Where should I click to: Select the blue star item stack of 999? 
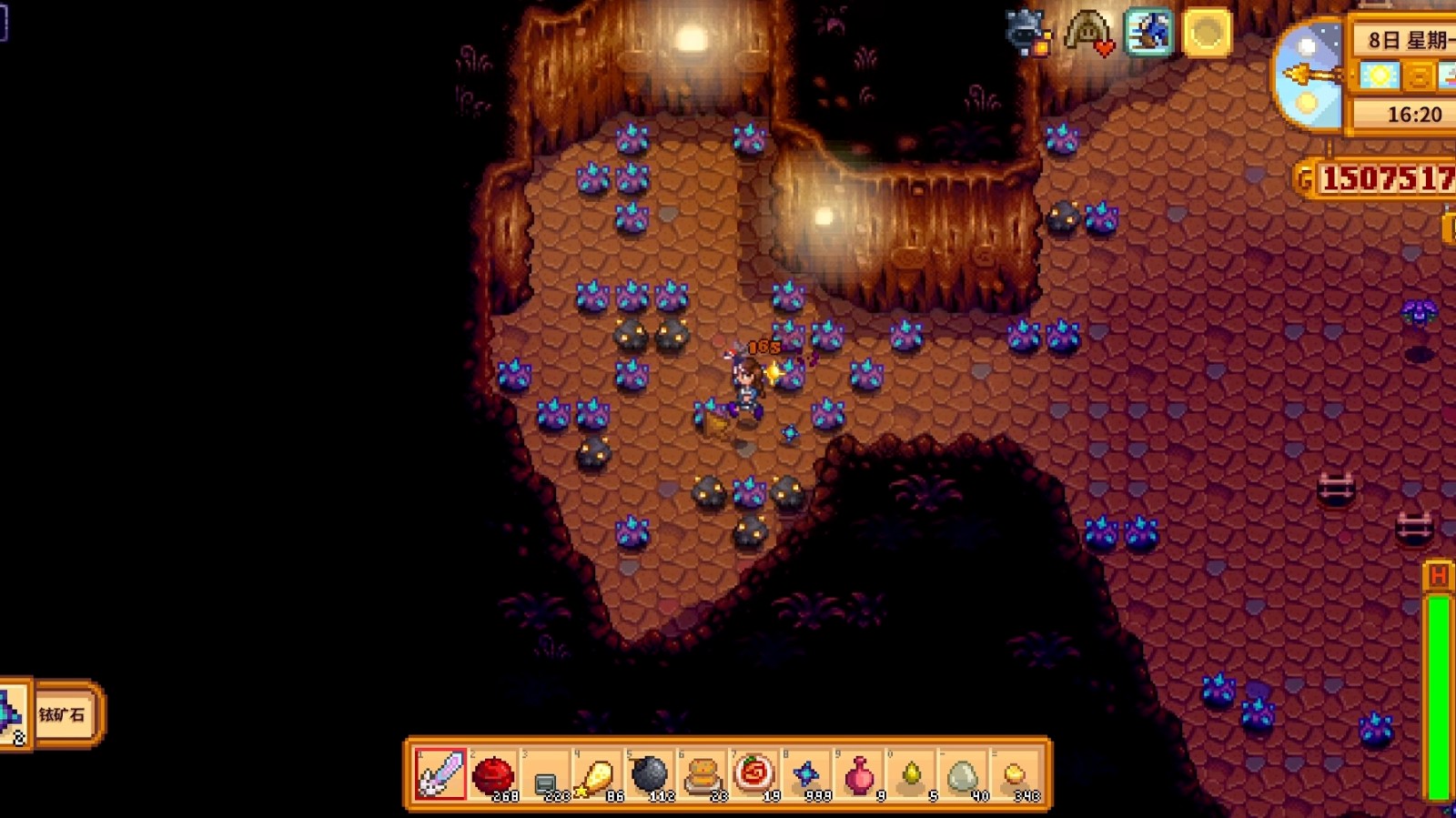coord(806,774)
